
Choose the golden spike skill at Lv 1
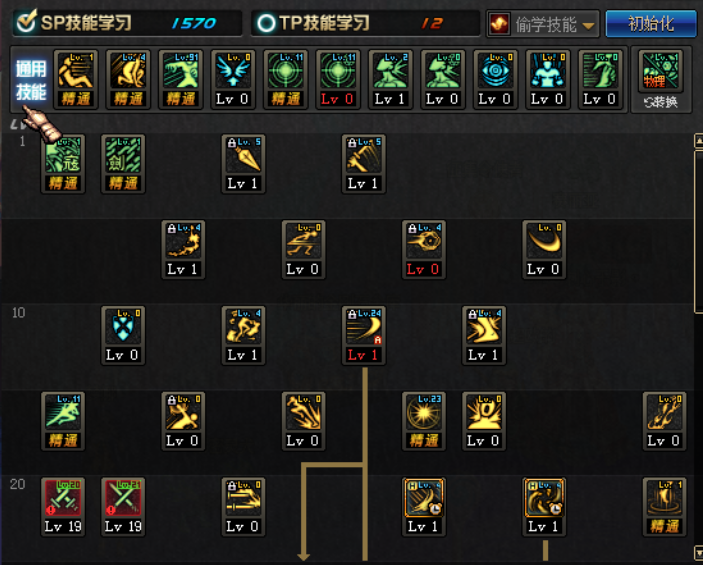243,161
